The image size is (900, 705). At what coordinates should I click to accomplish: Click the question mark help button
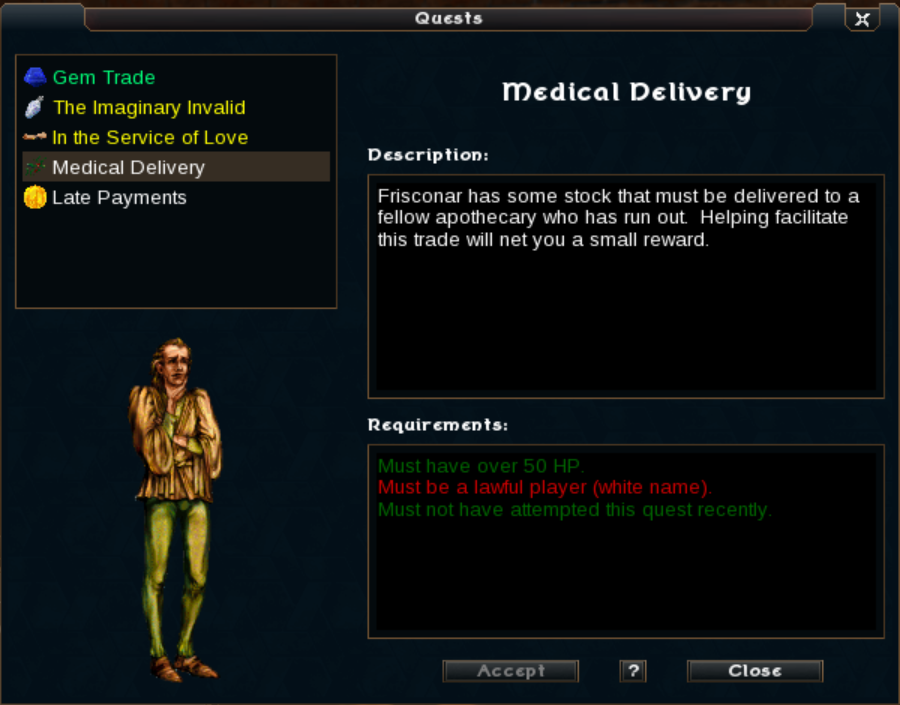pos(632,671)
